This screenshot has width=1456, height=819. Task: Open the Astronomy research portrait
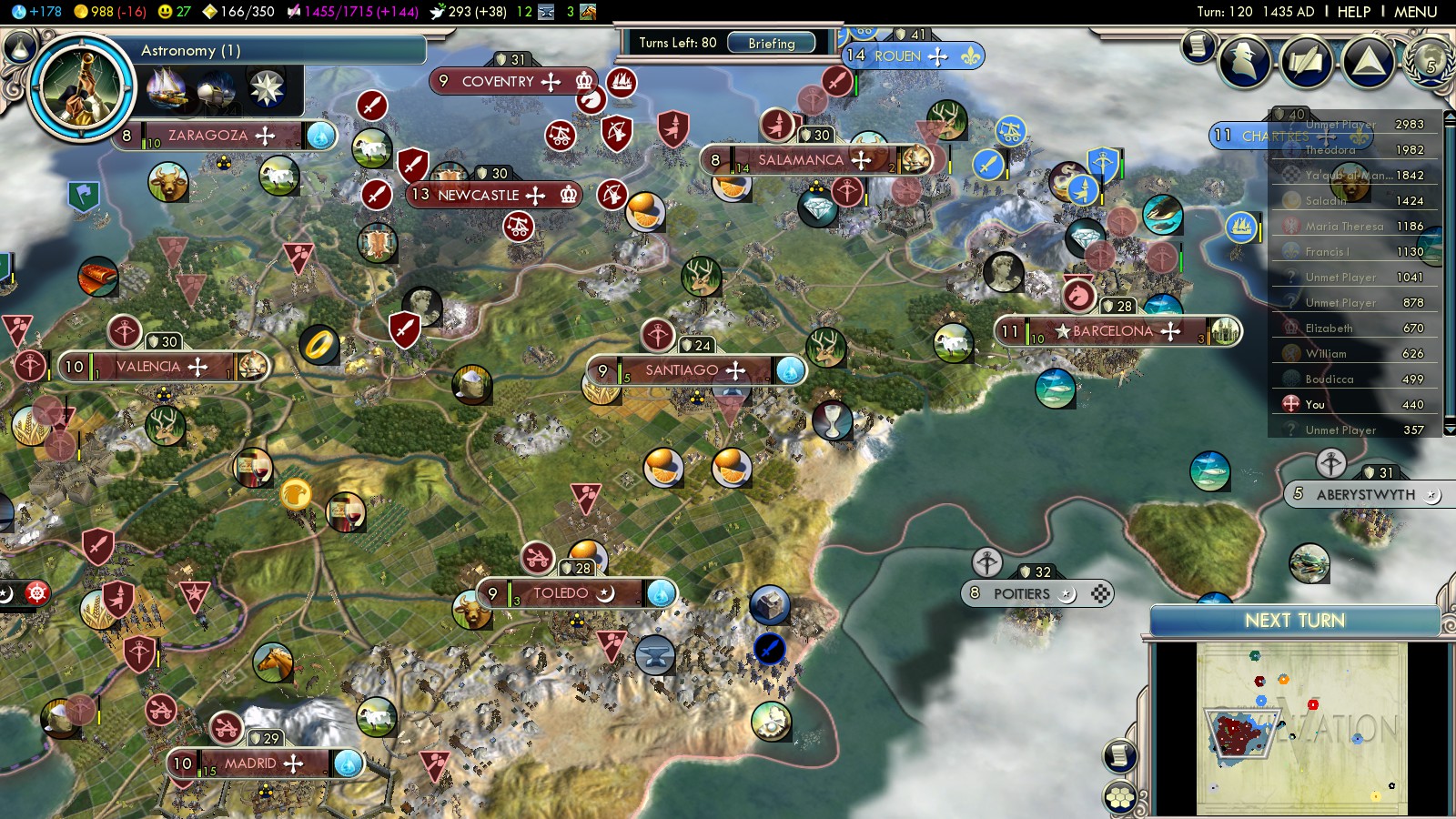[x=82, y=88]
